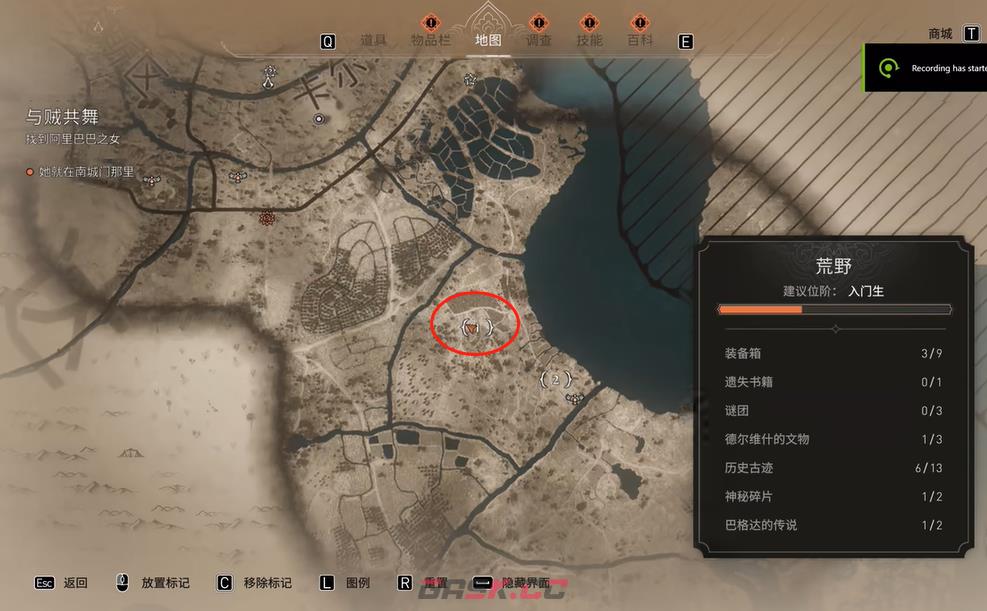
Task: Select the 历史古迹 historical sites row
Action: (833, 468)
